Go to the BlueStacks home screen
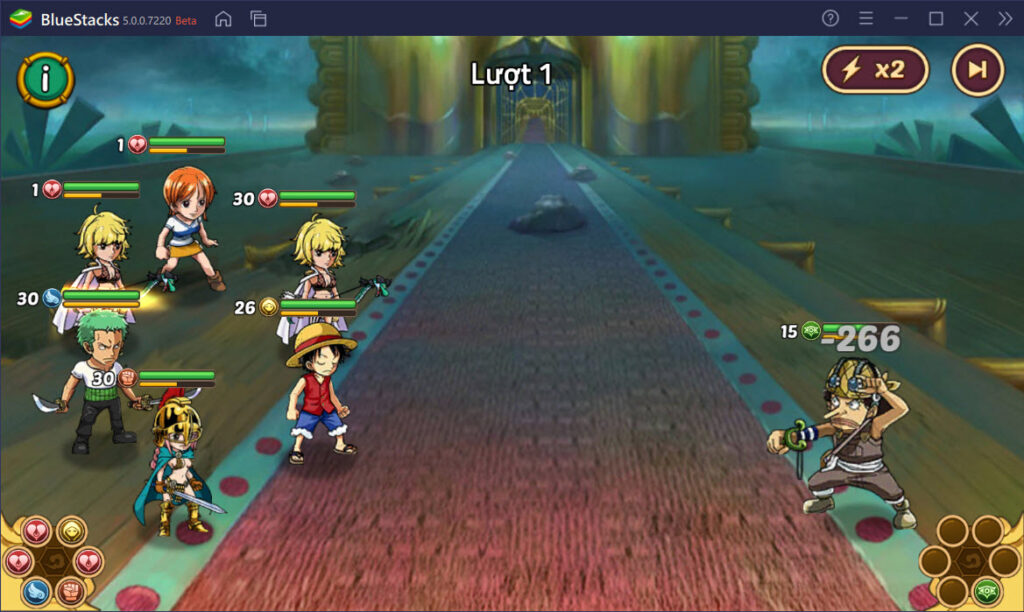Image resolution: width=1024 pixels, height=612 pixels. click(x=224, y=19)
